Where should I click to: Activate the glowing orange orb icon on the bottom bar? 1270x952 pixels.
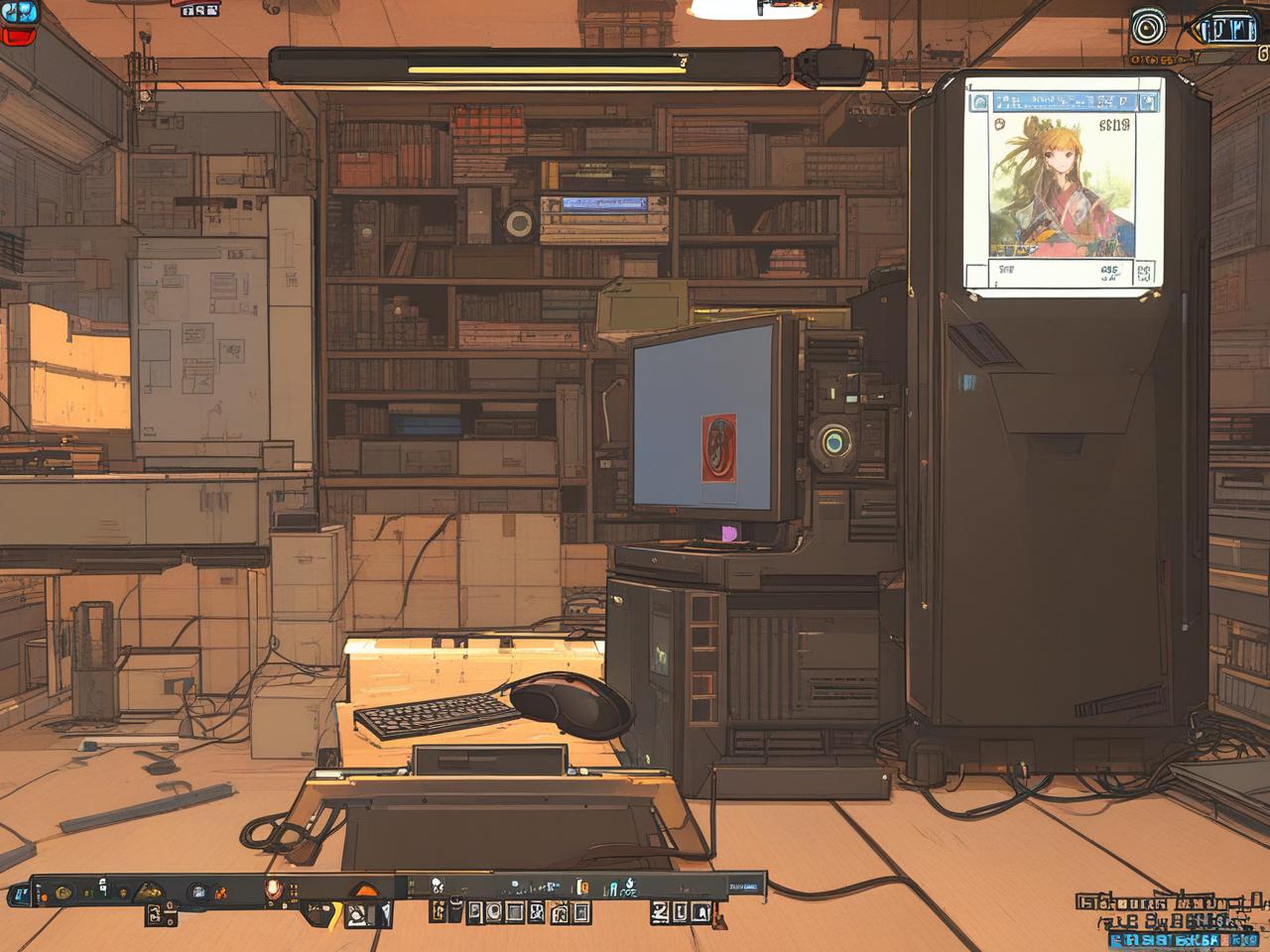point(273,890)
